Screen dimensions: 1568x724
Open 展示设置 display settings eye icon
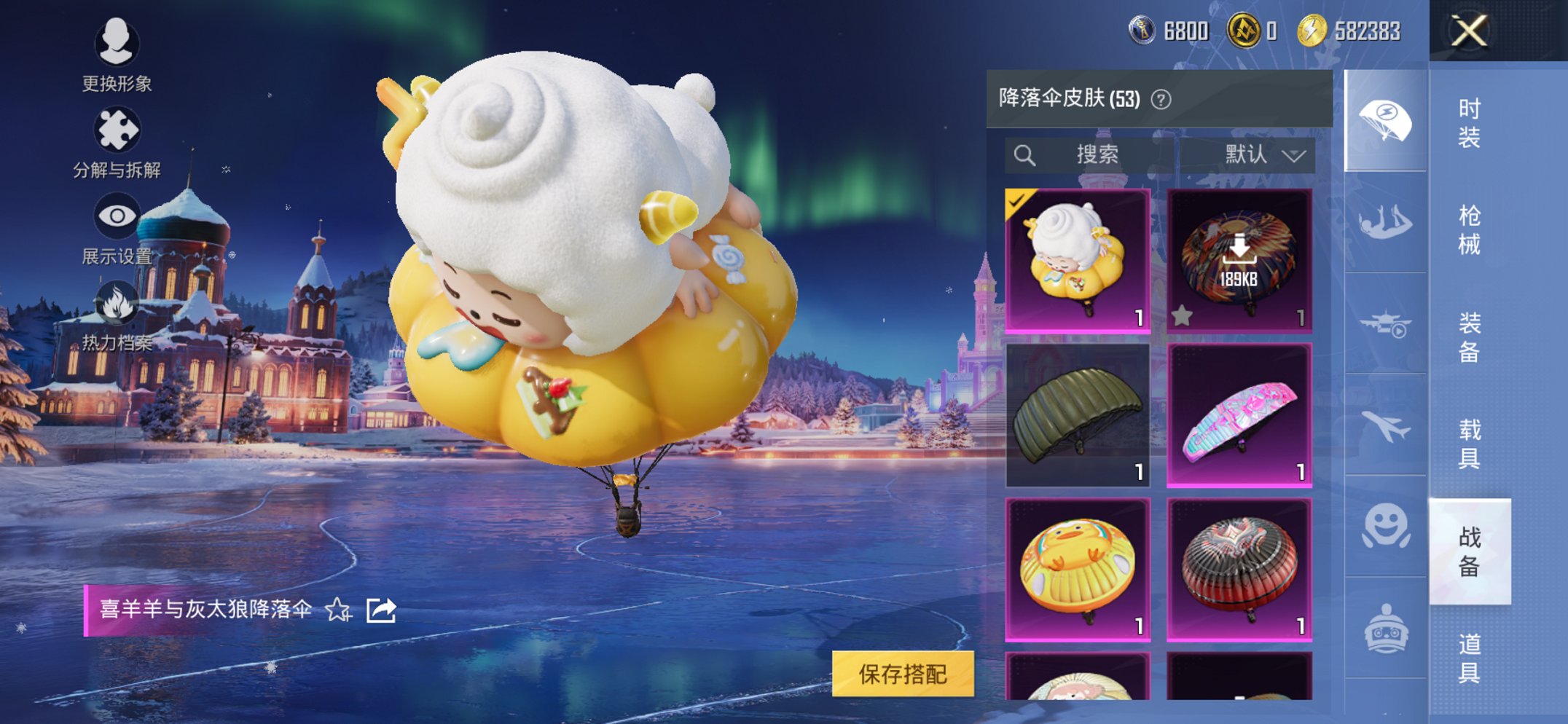coord(119,213)
